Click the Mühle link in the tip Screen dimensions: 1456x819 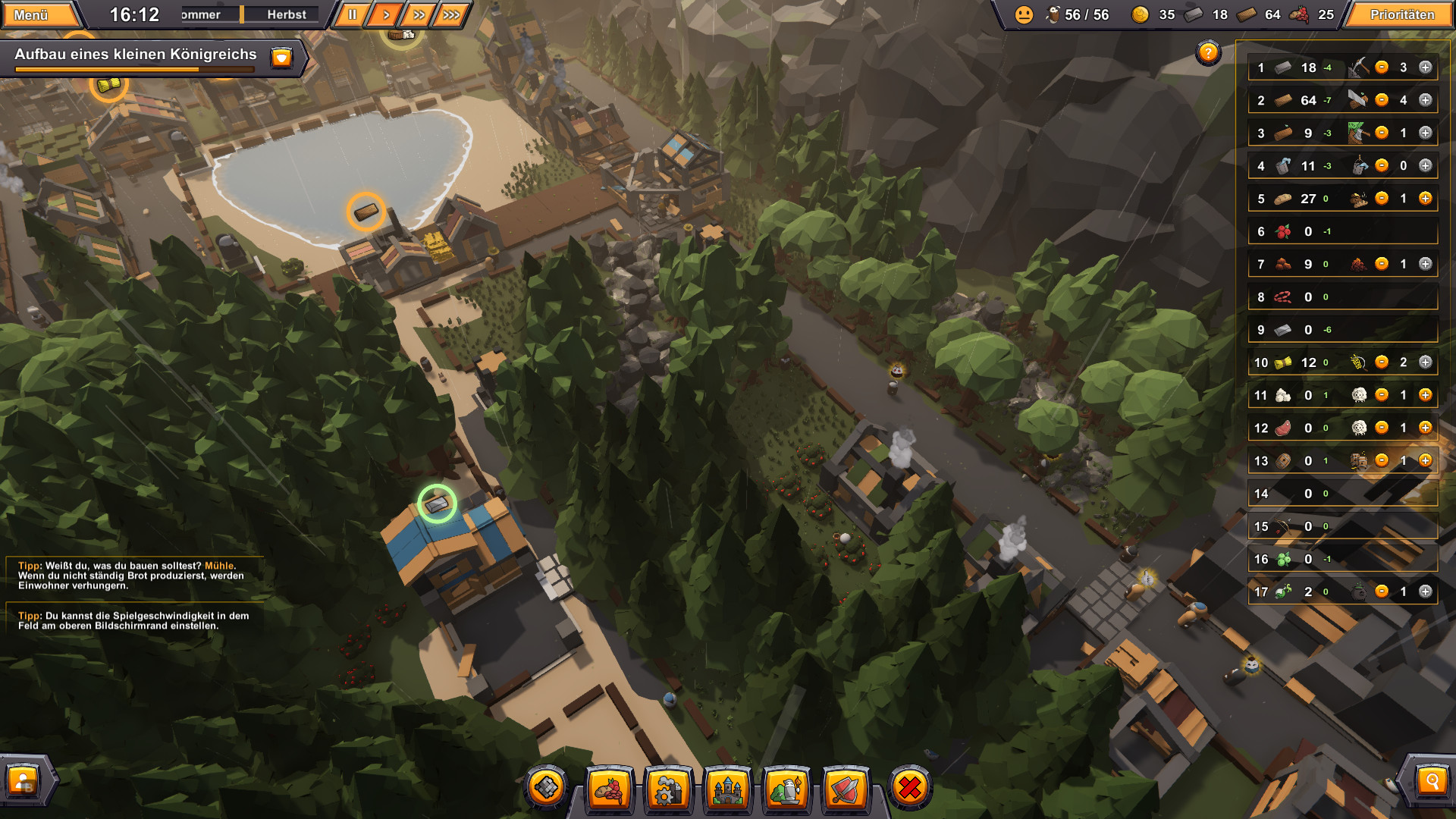coord(221,565)
